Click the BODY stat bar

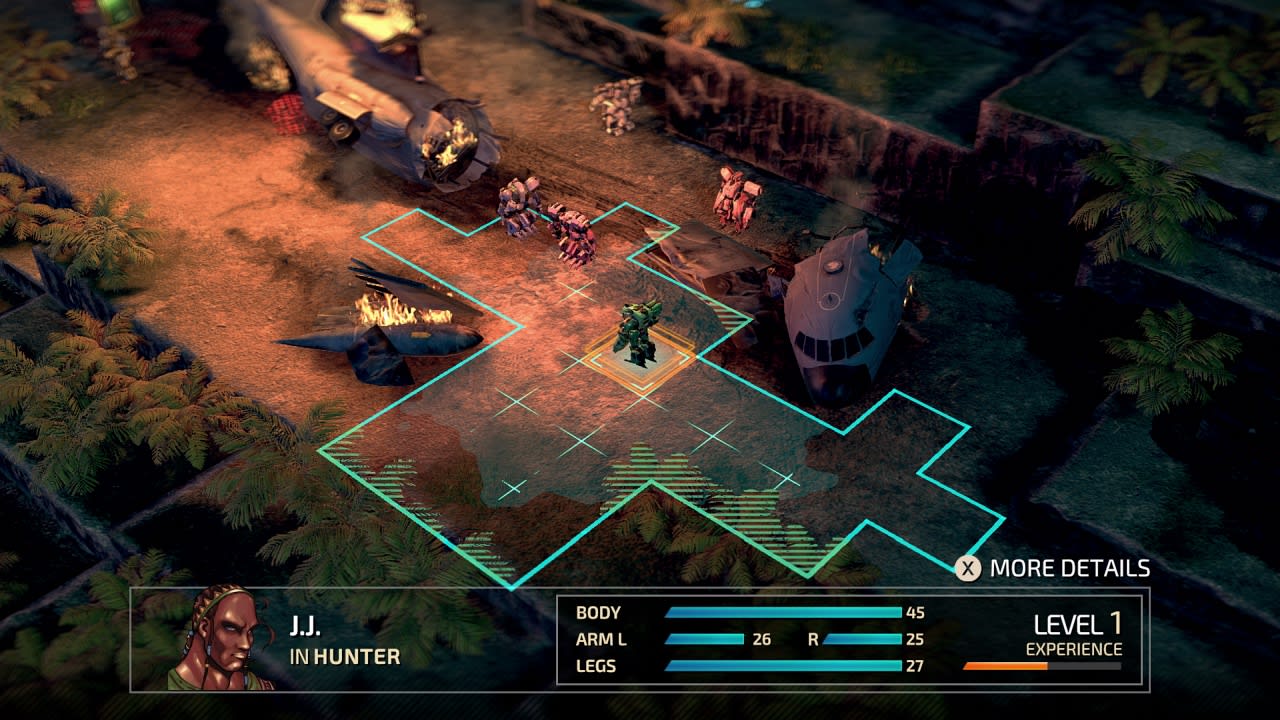[x=780, y=610]
